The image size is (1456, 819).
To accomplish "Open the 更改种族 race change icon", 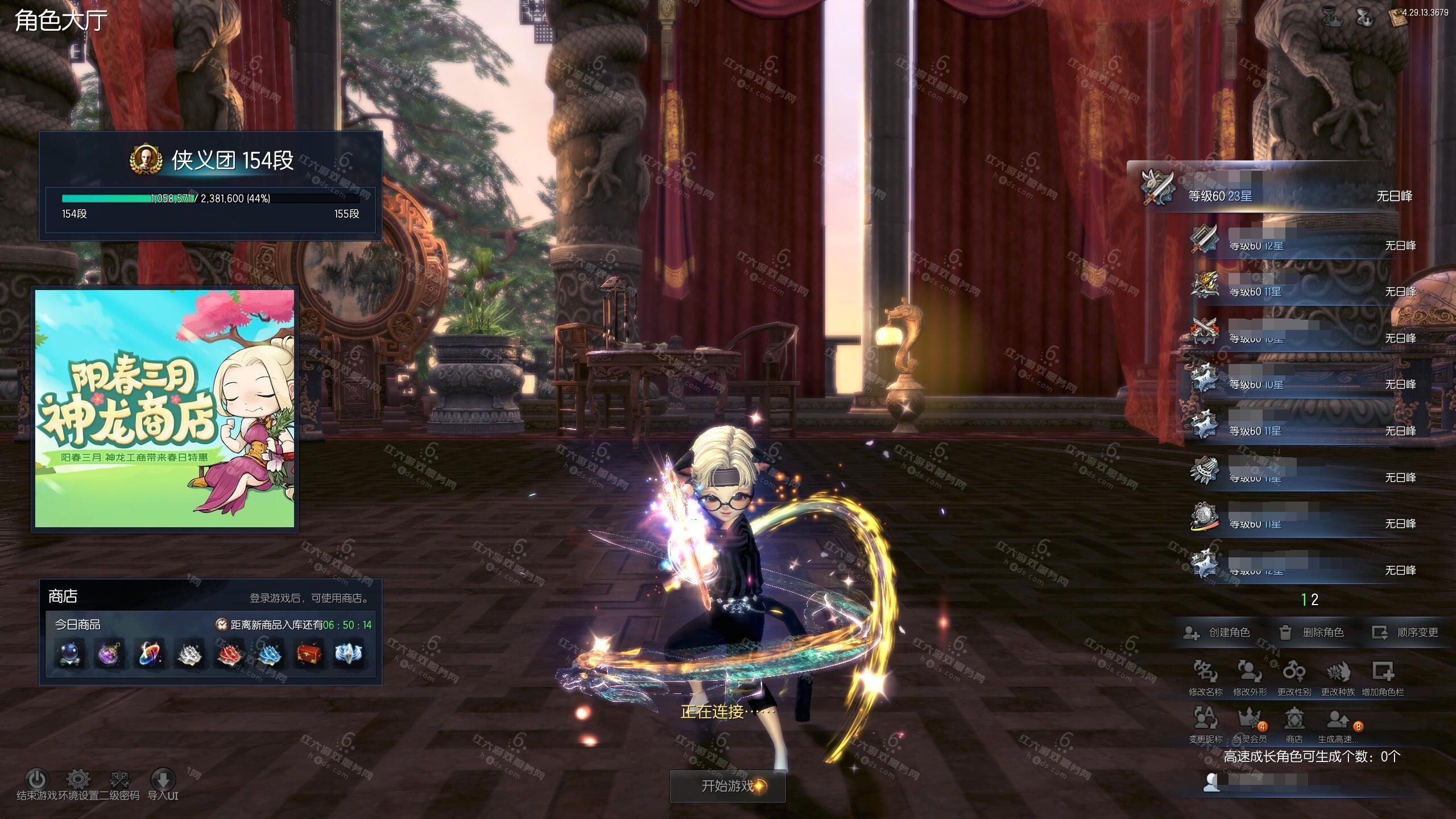I will pos(1338,673).
